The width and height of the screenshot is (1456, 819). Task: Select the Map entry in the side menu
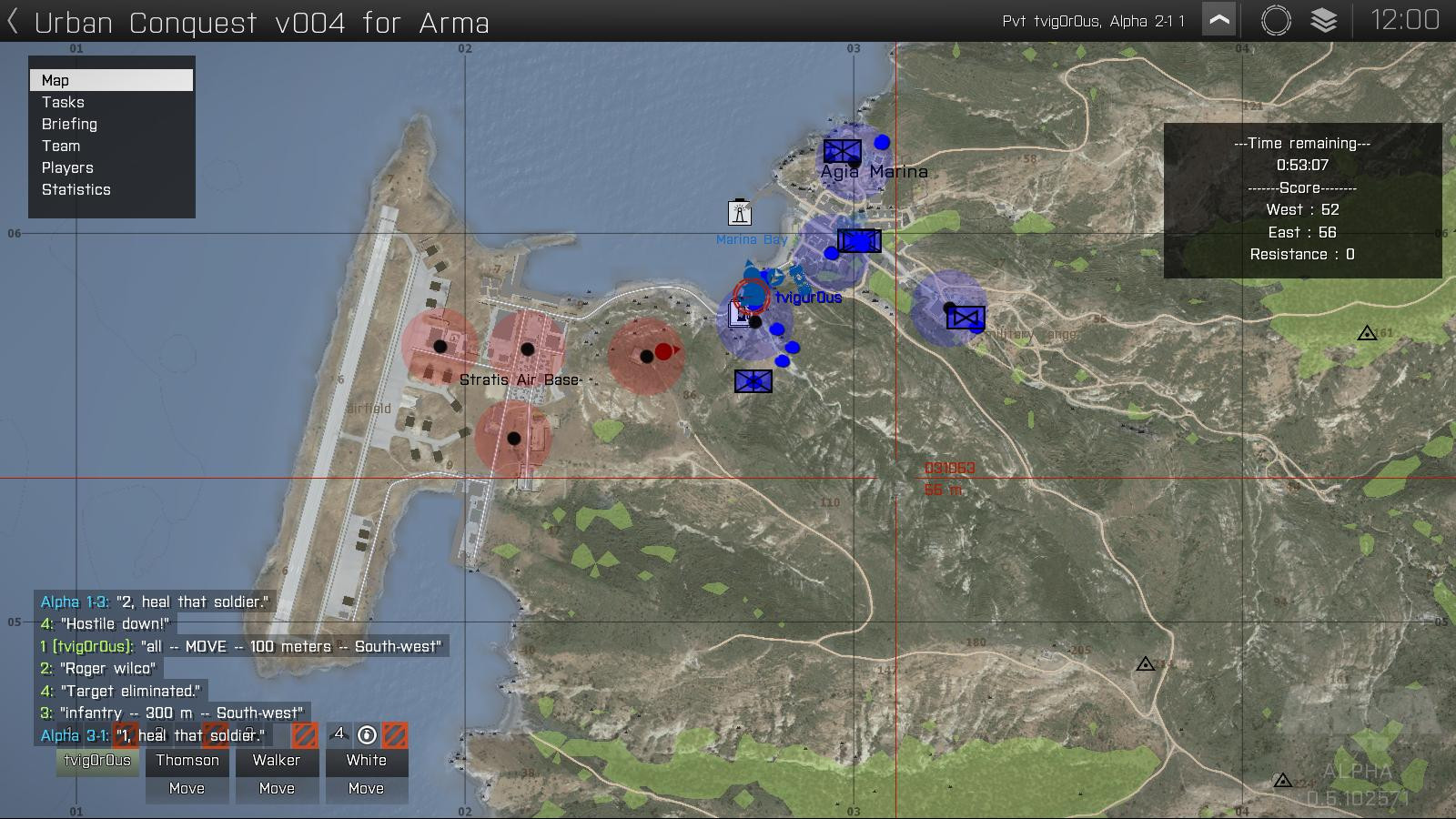coord(111,80)
